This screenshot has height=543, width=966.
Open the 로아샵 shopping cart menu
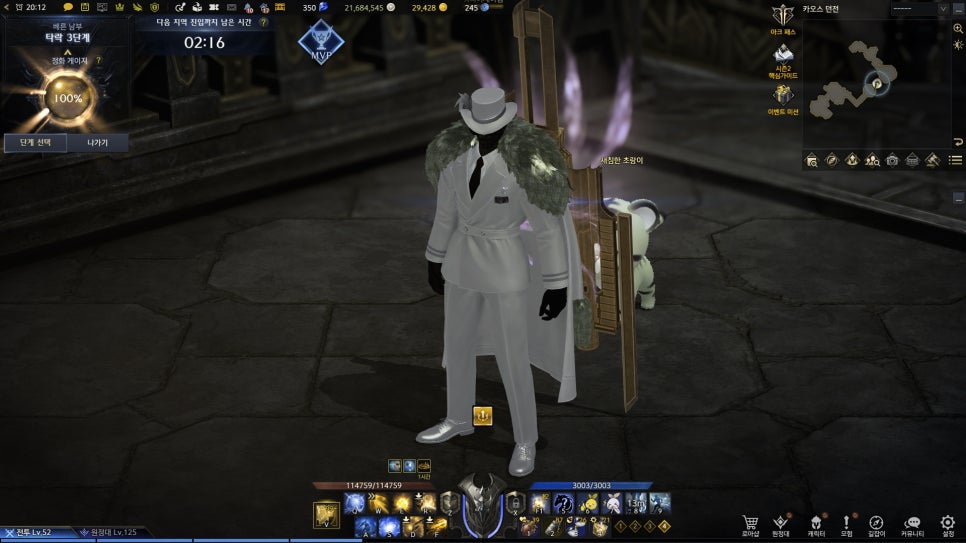(x=750, y=522)
